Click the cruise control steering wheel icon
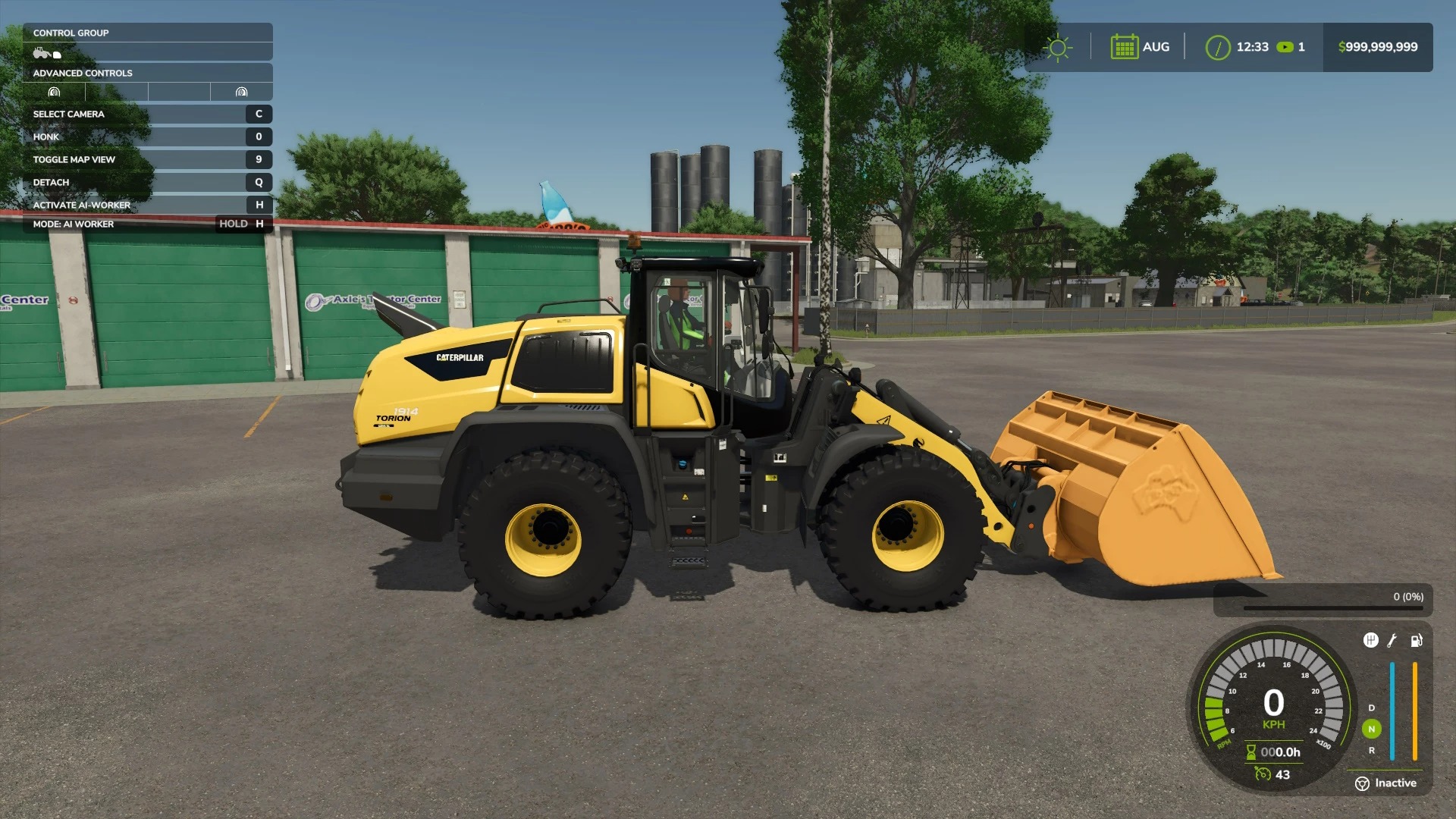 (x=1362, y=782)
